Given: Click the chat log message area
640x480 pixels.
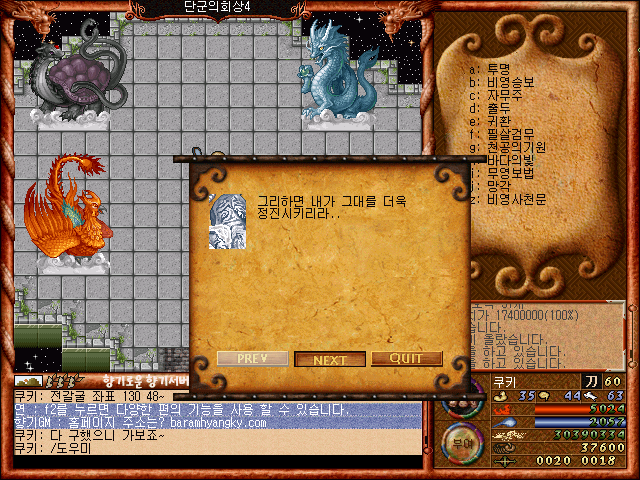Looking at the screenshot, I should (x=210, y=428).
